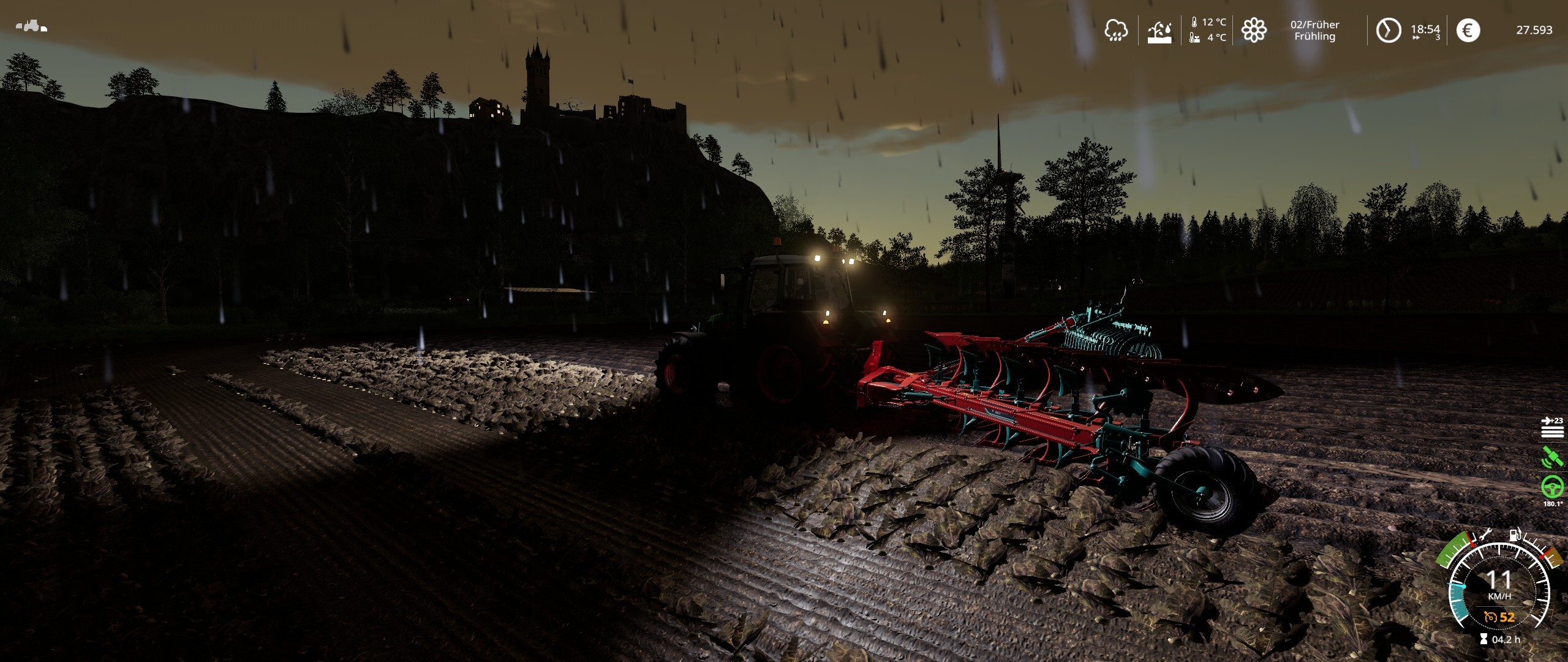Select the euro money icon
This screenshot has height=662, width=1568.
tap(1468, 30)
